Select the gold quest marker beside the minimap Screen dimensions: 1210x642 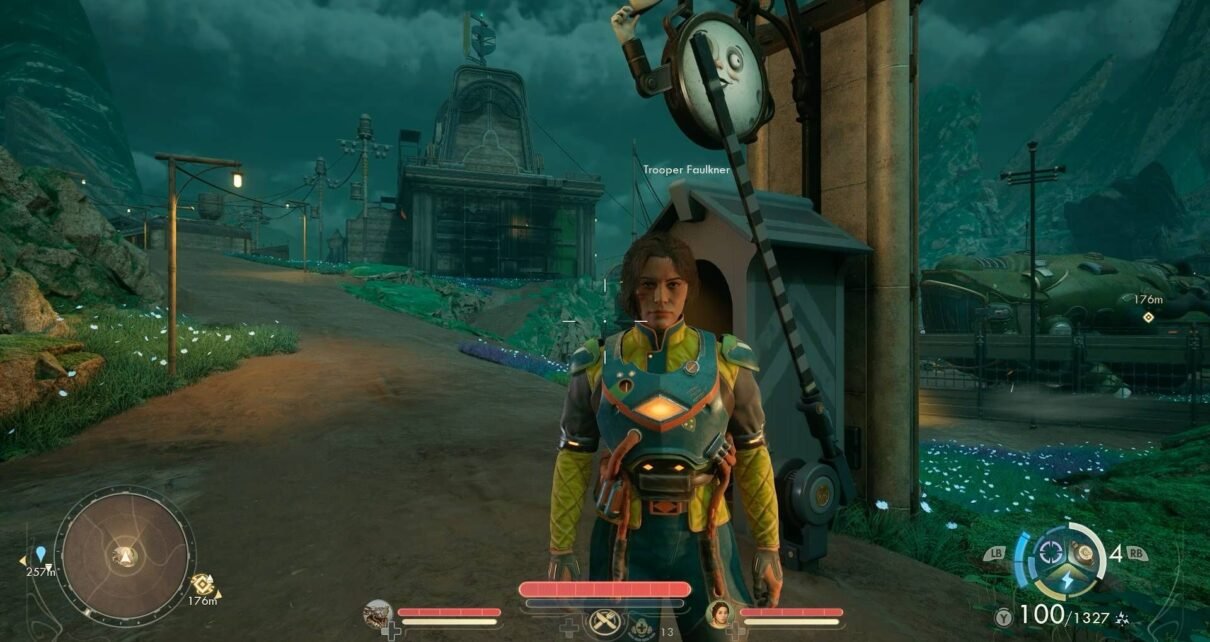(x=203, y=584)
